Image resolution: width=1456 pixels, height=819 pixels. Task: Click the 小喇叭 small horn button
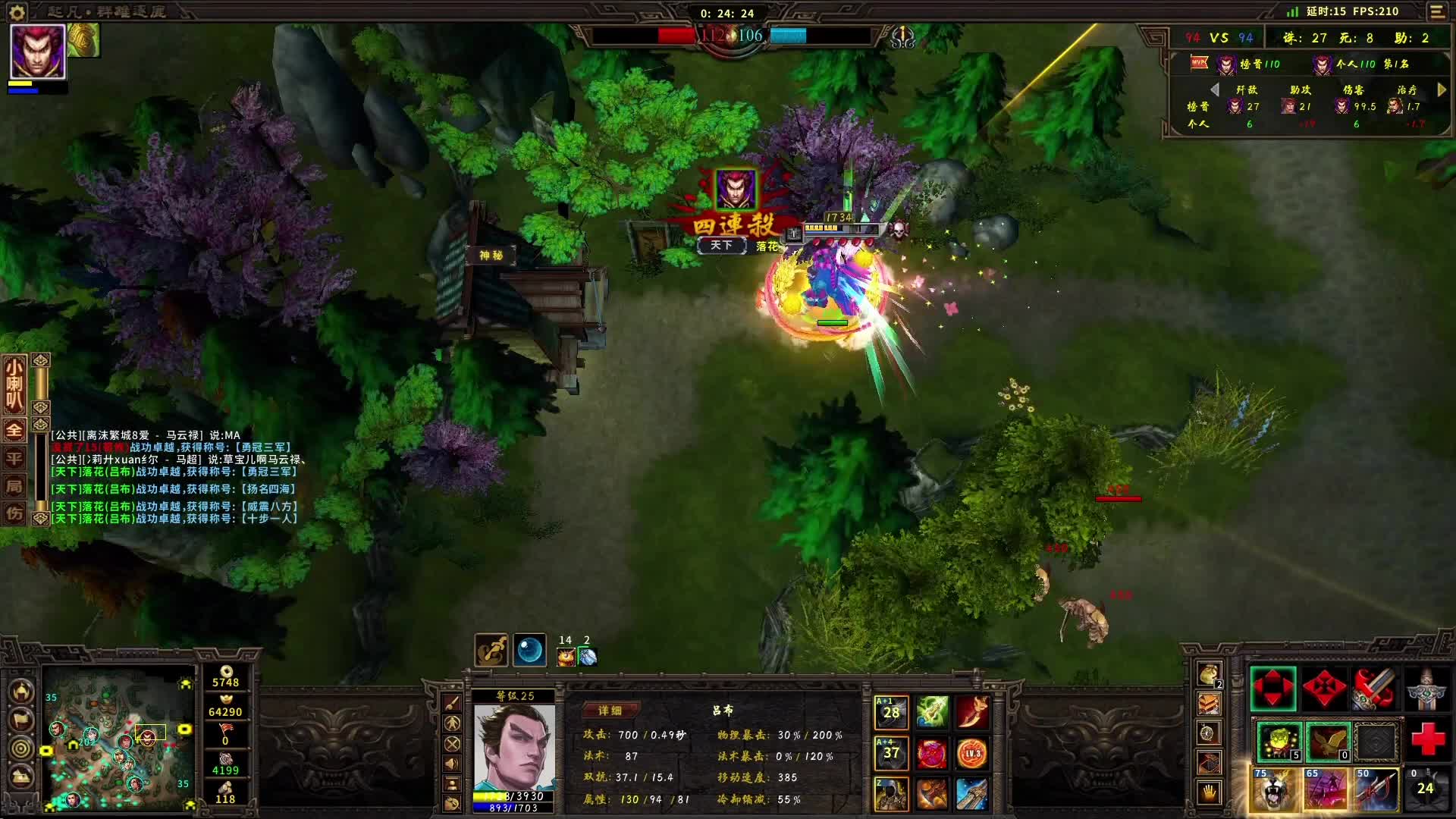click(14, 384)
